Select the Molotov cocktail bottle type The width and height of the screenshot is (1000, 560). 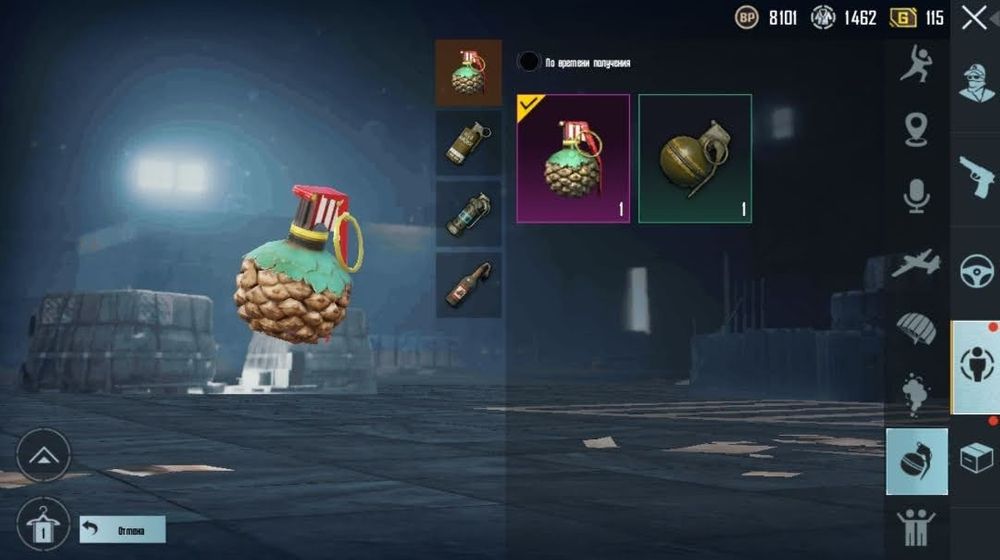468,284
